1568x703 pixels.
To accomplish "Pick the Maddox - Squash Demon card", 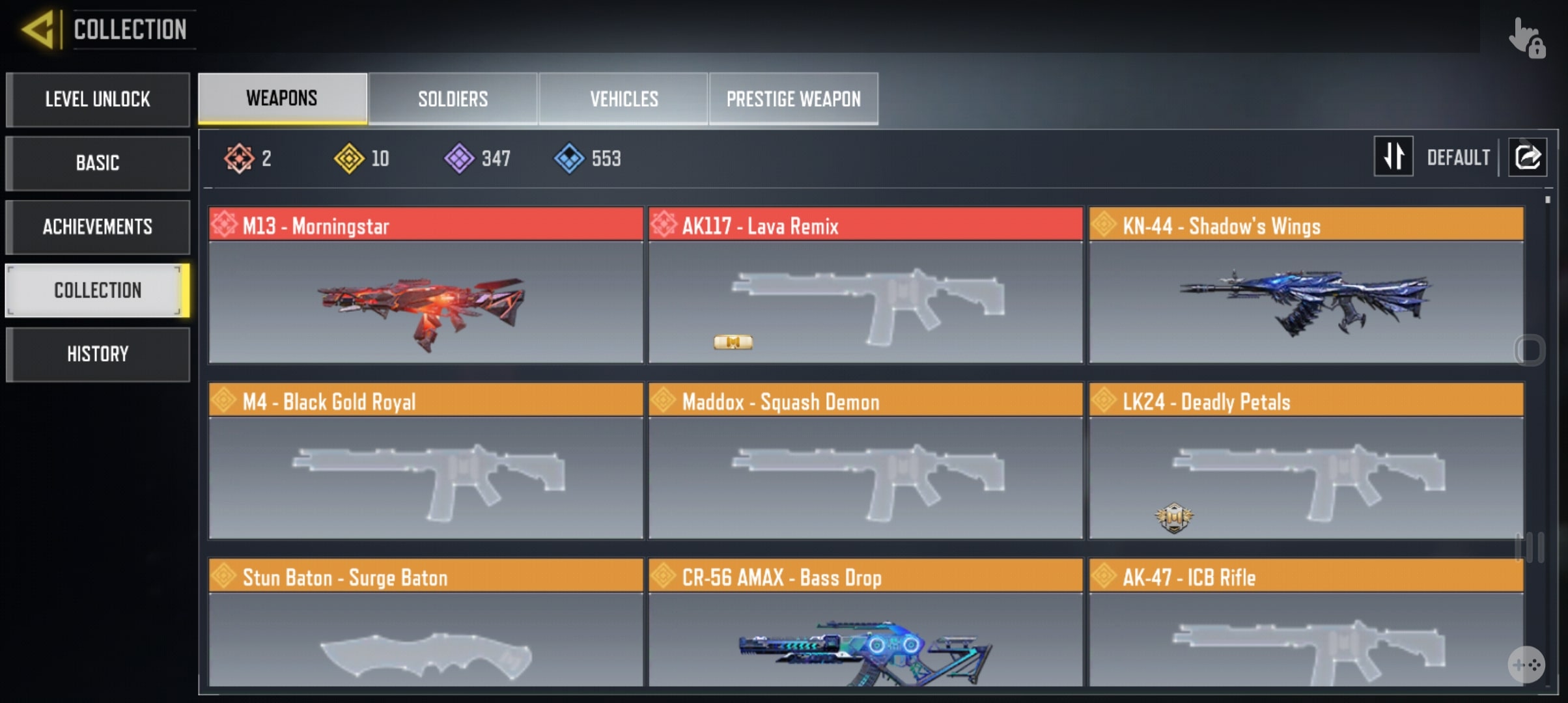I will (x=865, y=461).
